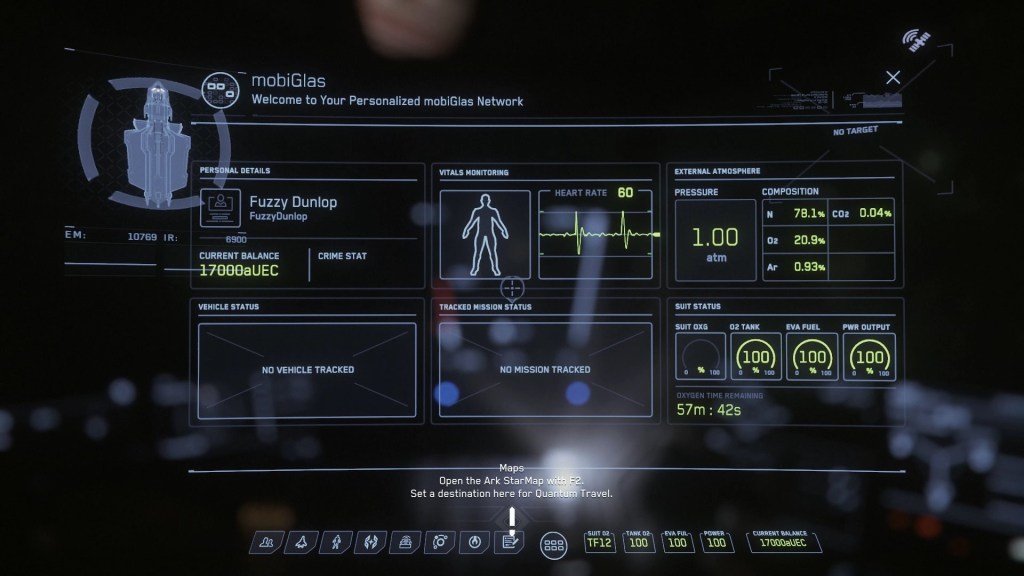
Task: Open the contacts app with two people icon
Action: [x=267, y=543]
